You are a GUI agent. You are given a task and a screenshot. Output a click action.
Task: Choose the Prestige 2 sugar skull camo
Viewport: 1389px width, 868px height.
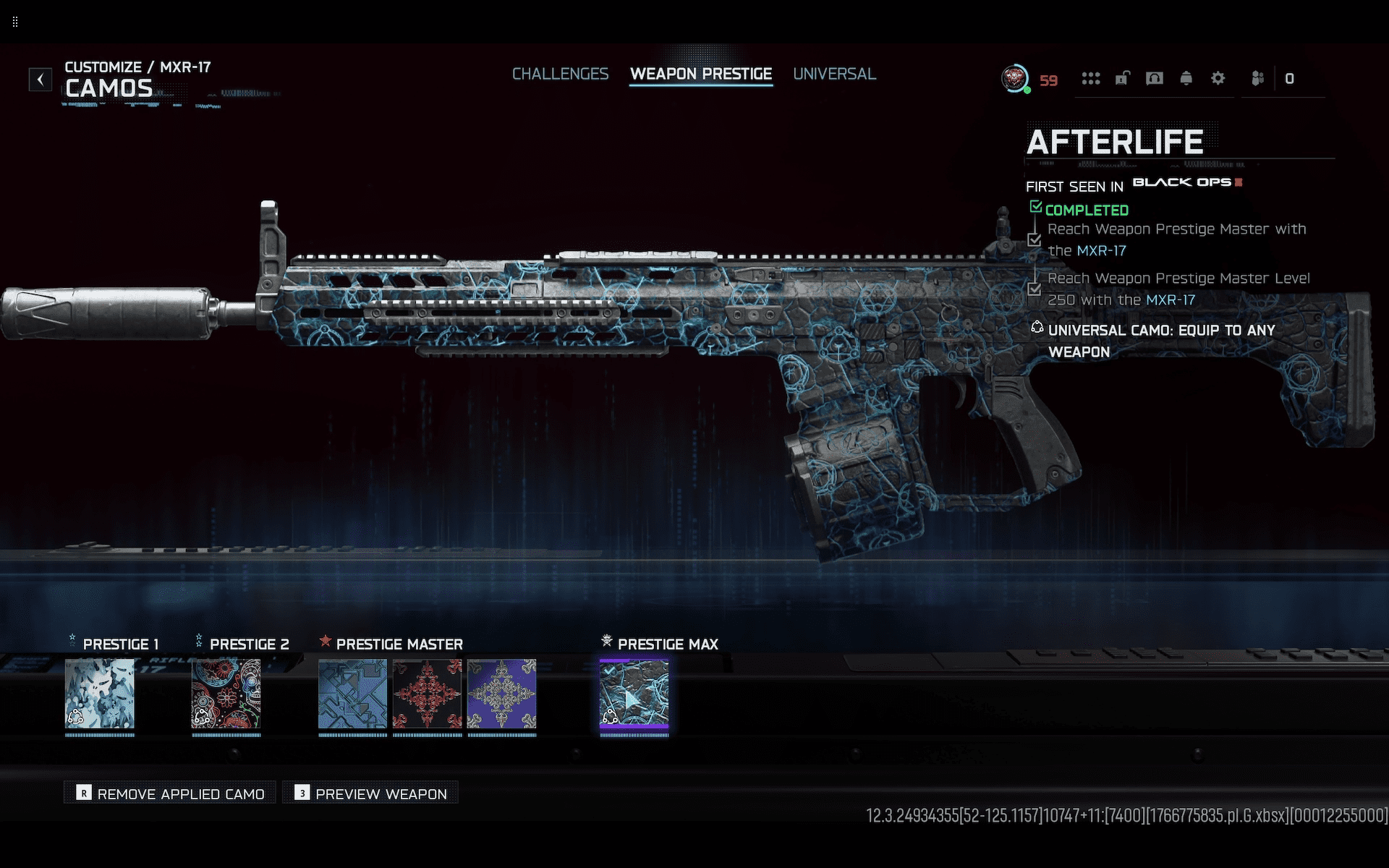226,693
